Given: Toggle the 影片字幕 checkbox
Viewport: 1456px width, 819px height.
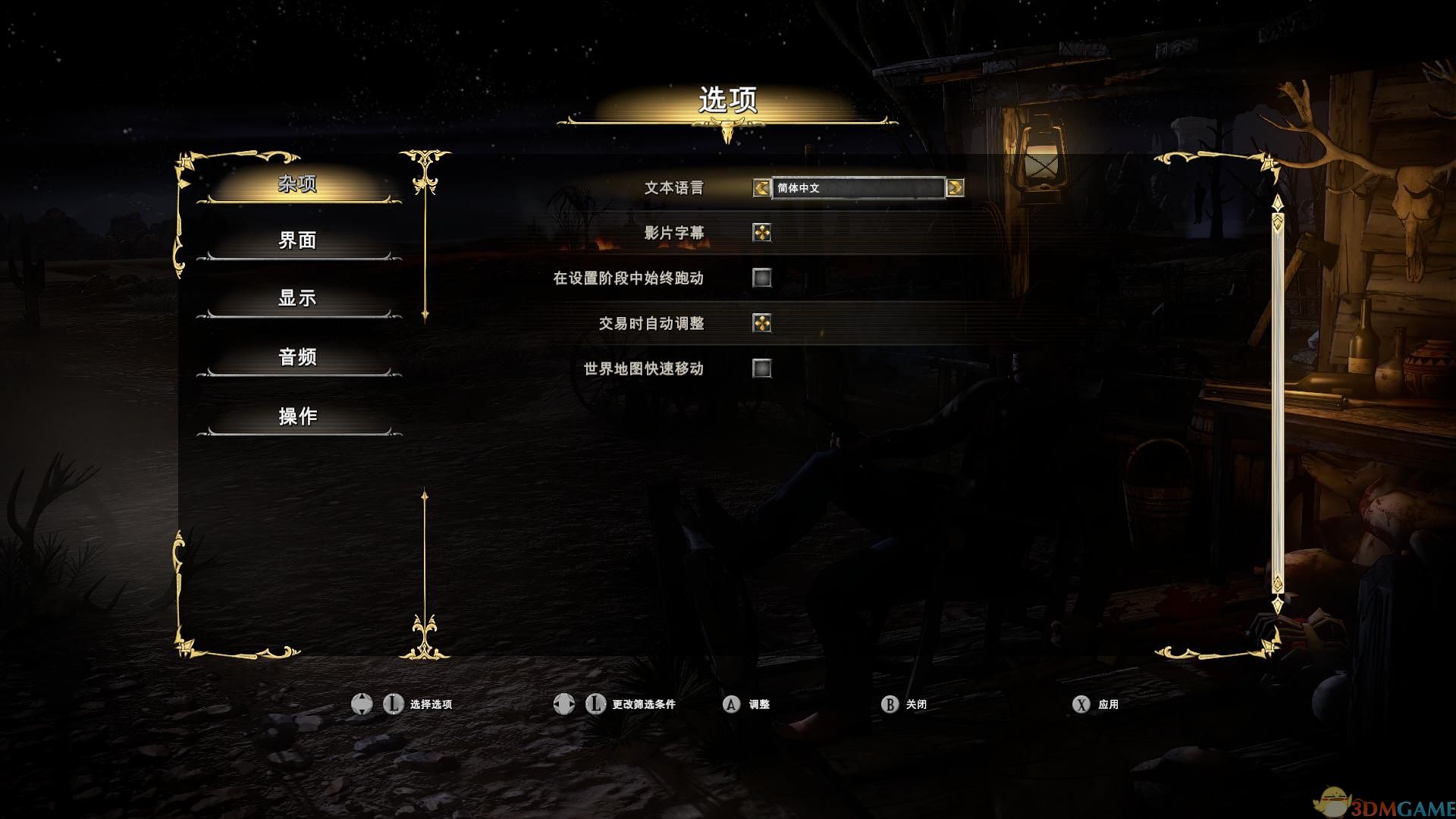Looking at the screenshot, I should pyautogui.click(x=761, y=233).
